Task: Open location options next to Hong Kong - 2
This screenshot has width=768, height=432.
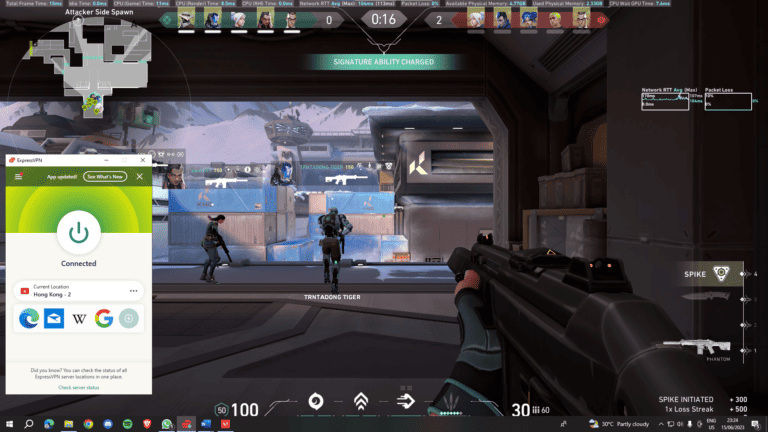Action: point(133,290)
